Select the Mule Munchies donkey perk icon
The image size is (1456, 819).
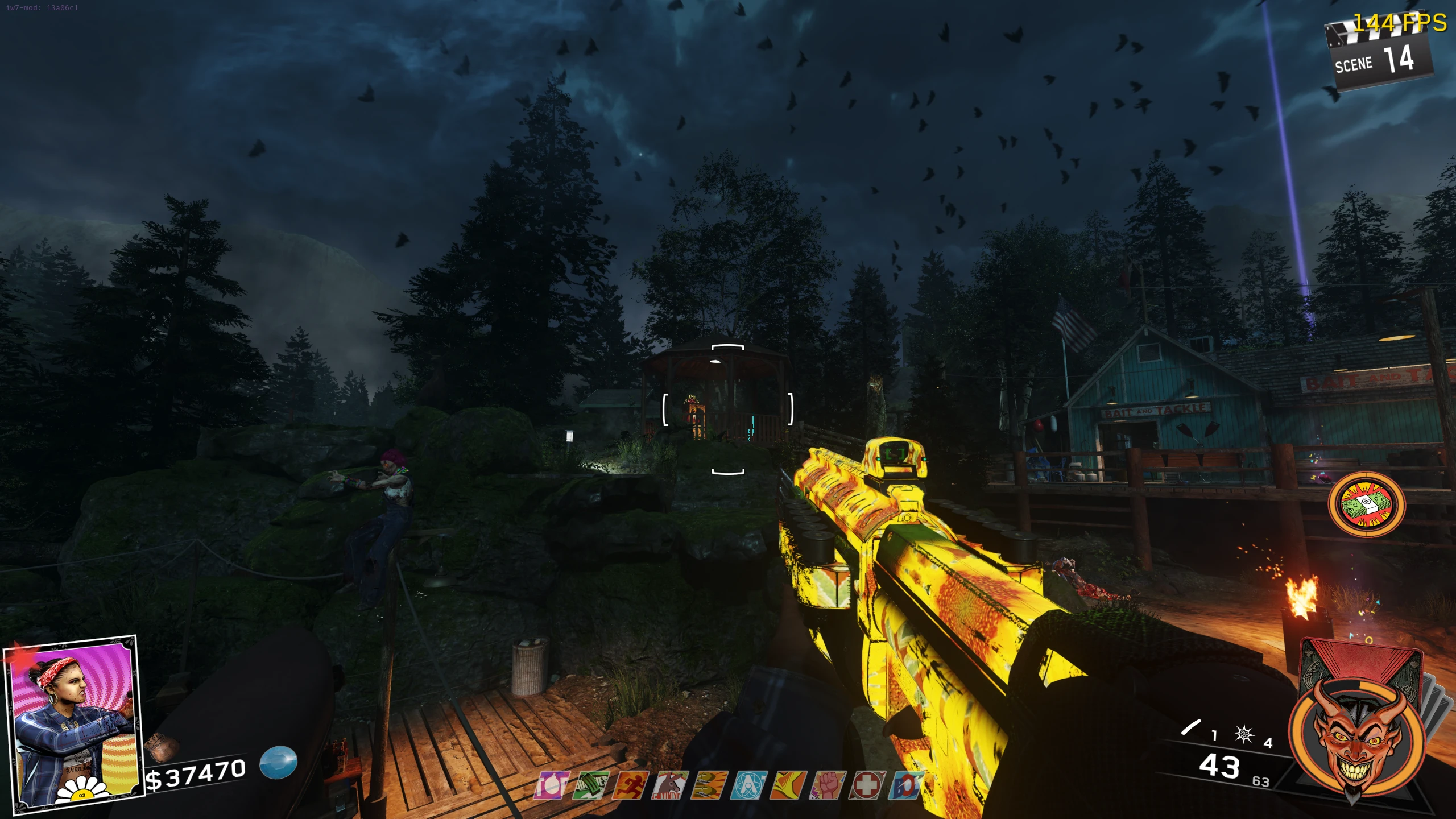(x=669, y=785)
